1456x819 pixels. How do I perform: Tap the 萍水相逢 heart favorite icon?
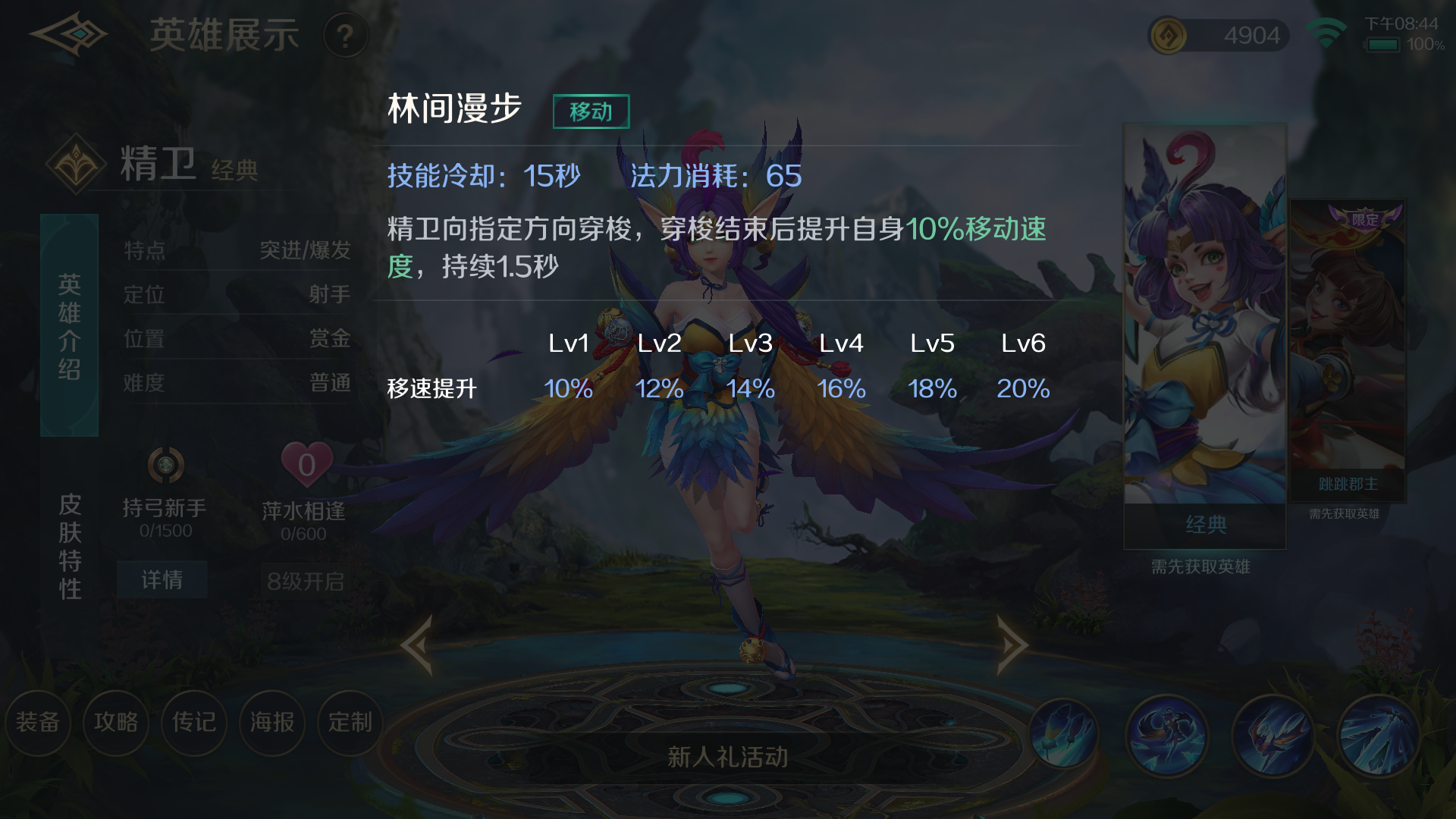pyautogui.click(x=306, y=465)
